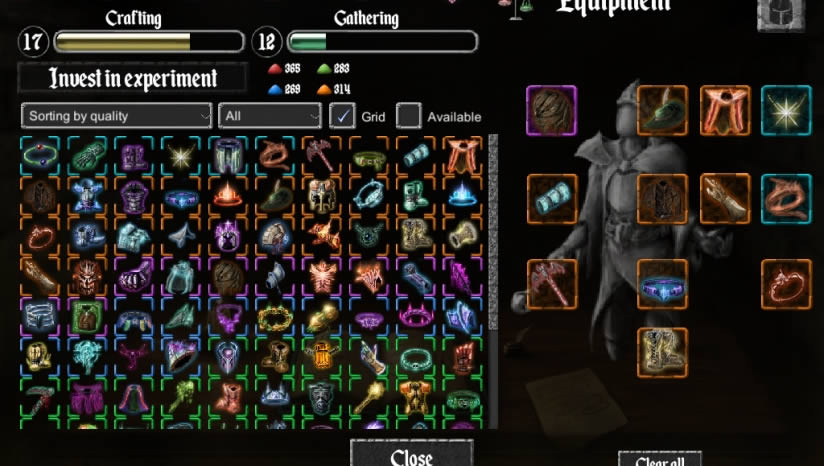The height and width of the screenshot is (466, 824).
Task: Choose the equipped axe weapon slot
Action: pos(551,284)
